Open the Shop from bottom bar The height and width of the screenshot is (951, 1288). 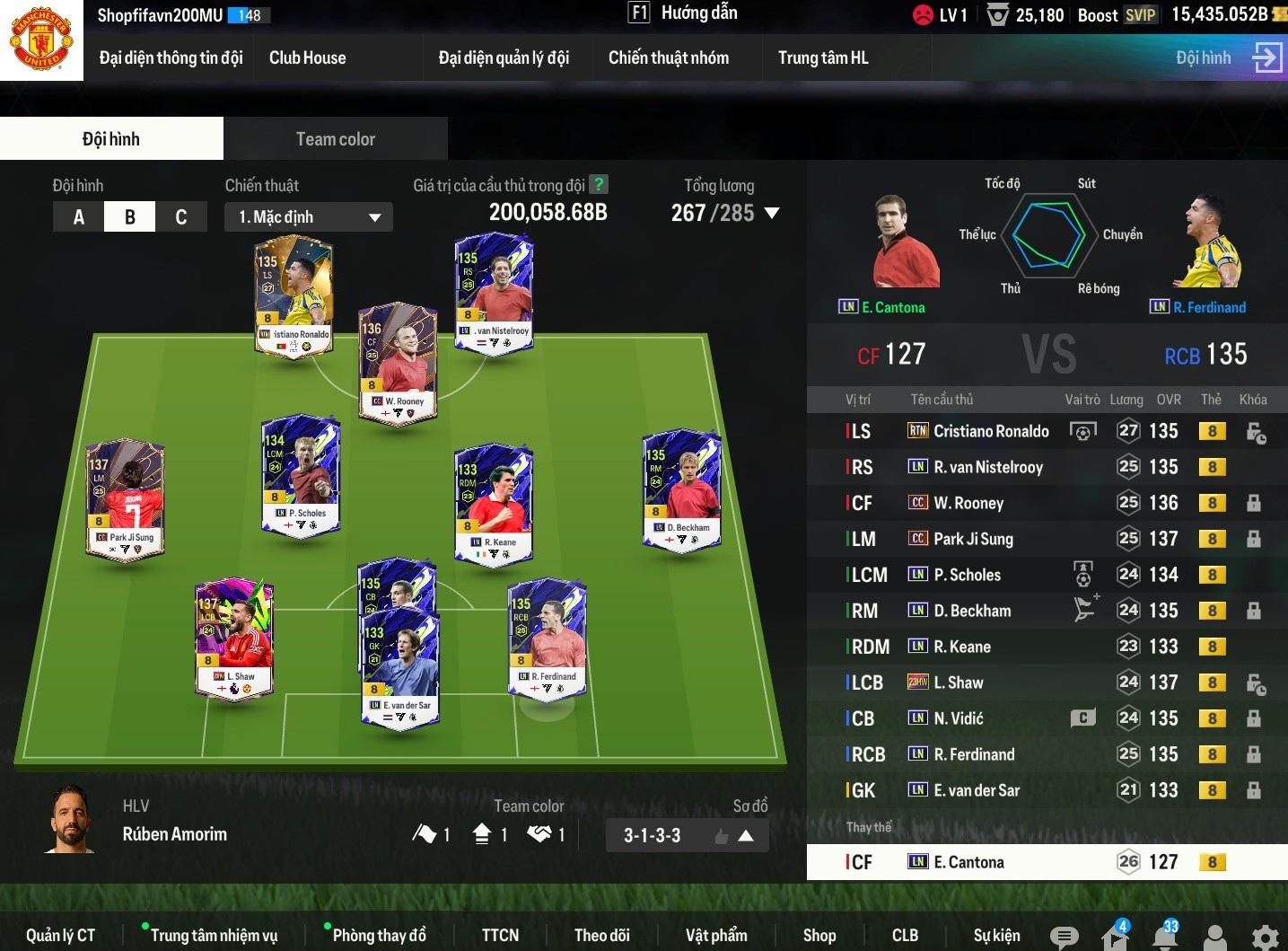819,936
